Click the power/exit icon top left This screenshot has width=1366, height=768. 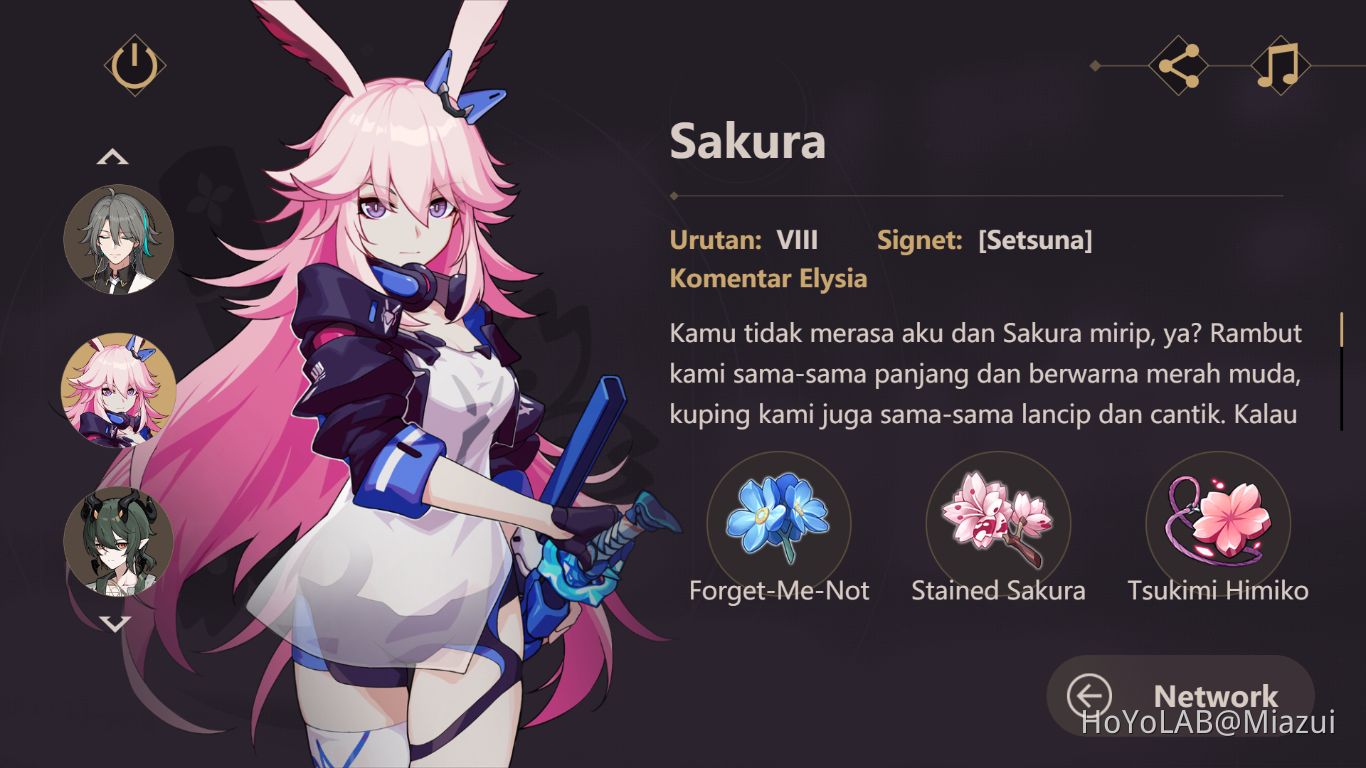point(137,63)
